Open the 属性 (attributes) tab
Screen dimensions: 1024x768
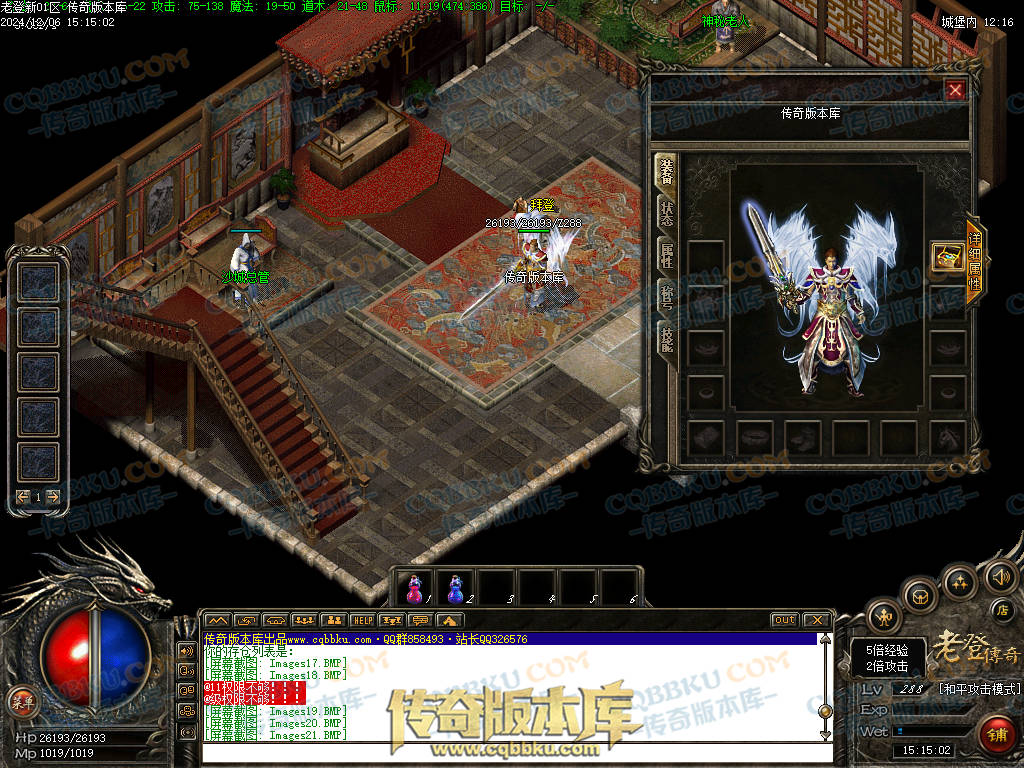666,256
